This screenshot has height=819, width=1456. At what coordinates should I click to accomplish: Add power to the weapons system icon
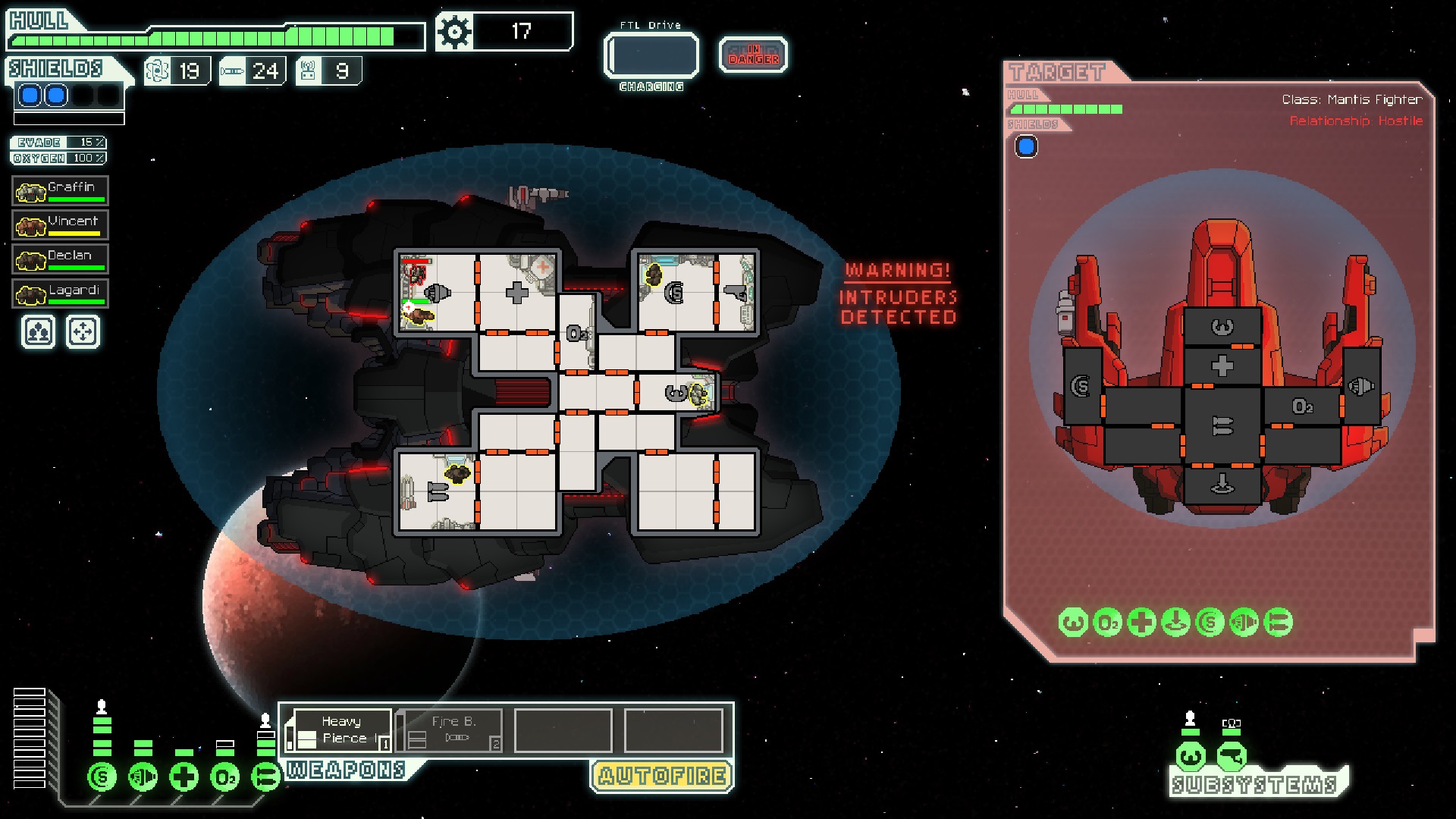click(265, 777)
